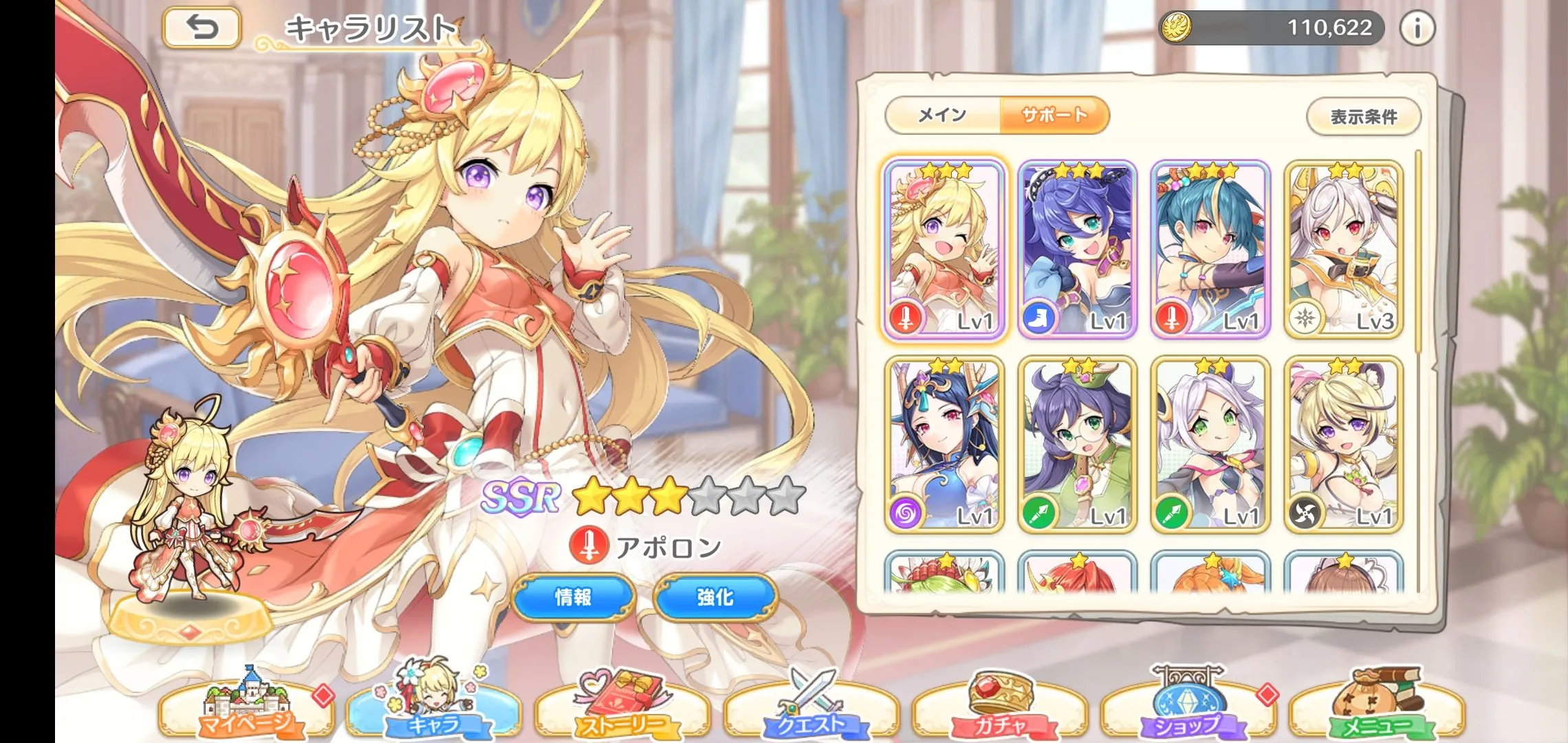Screen dimensions: 1568x743
Task: Open the 情報 info button
Action: tap(574, 597)
